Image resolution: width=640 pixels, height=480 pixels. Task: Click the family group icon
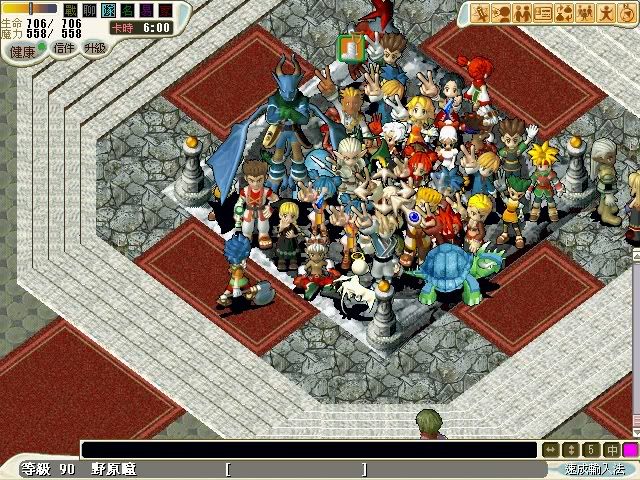point(585,13)
